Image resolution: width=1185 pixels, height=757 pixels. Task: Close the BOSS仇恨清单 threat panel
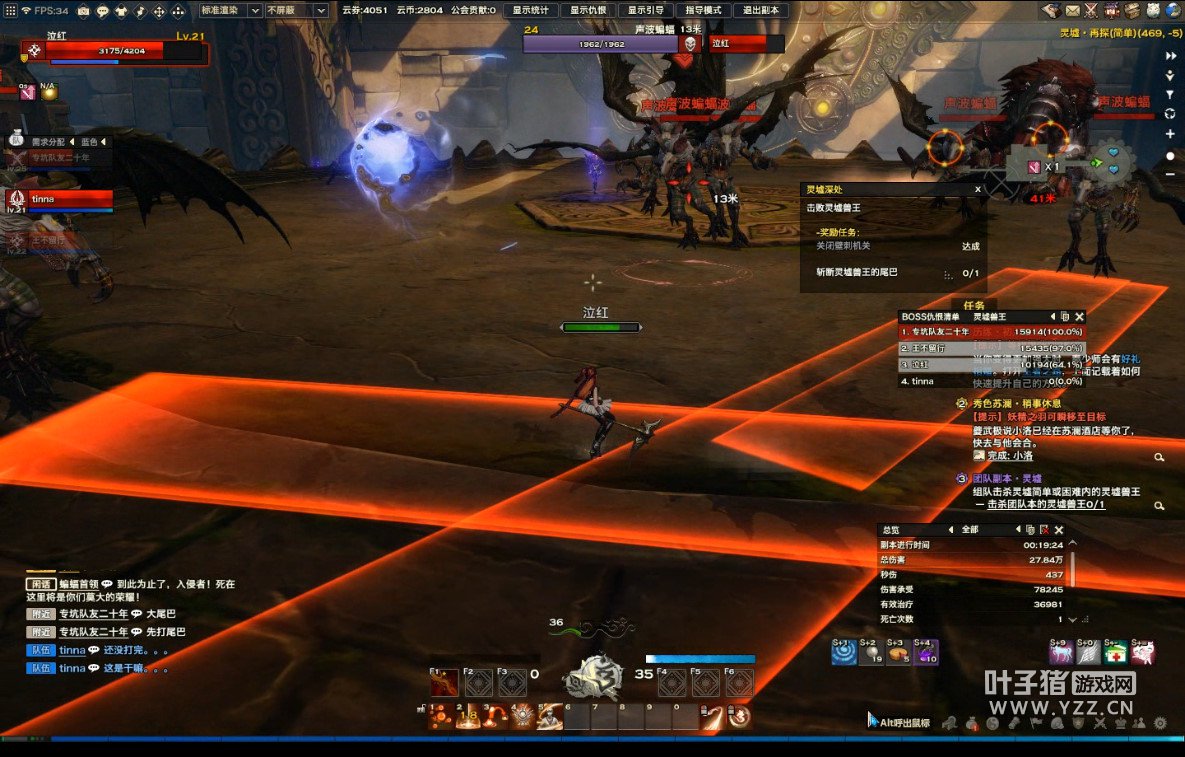tap(1077, 317)
